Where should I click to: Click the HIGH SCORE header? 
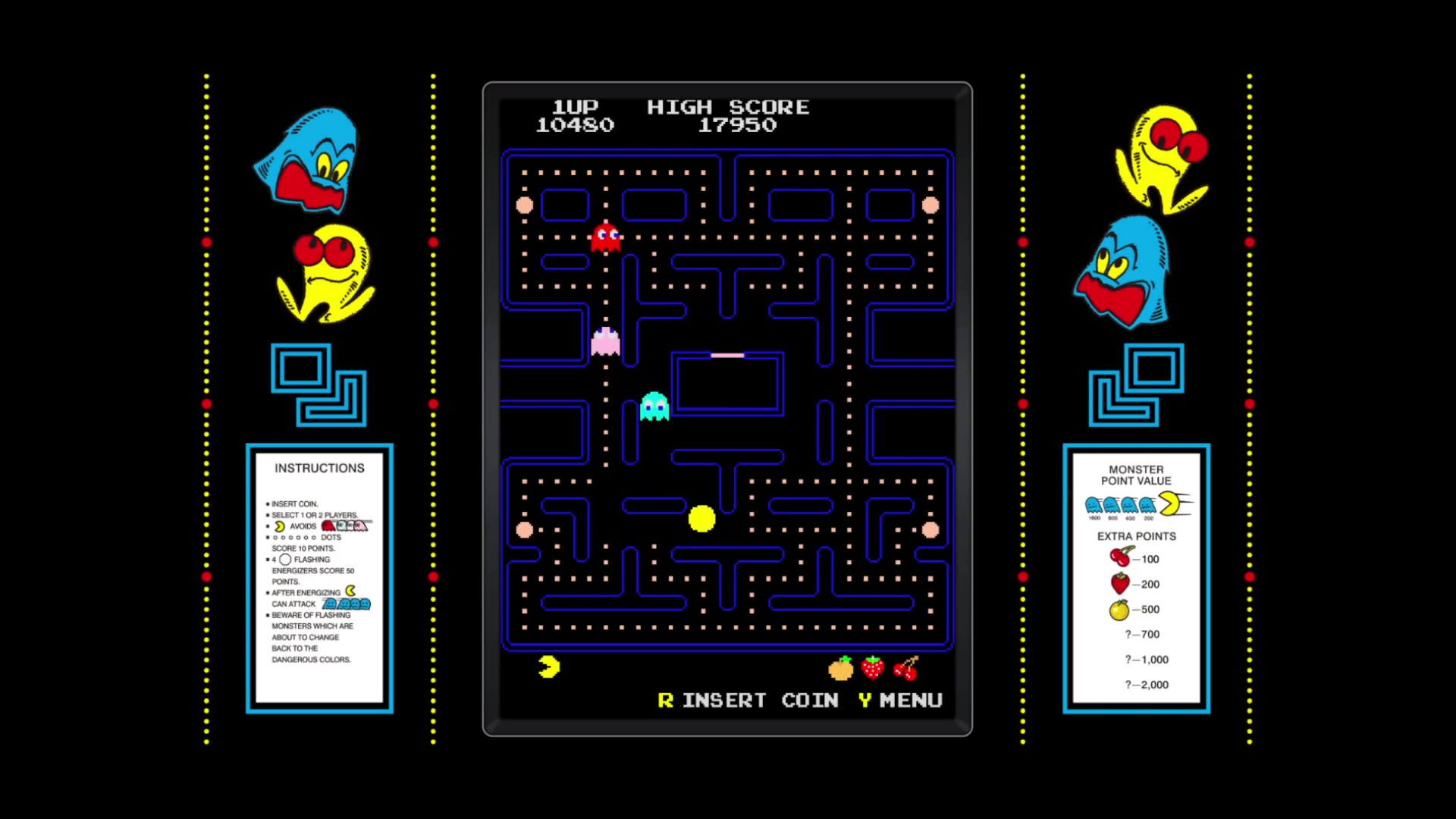[728, 107]
